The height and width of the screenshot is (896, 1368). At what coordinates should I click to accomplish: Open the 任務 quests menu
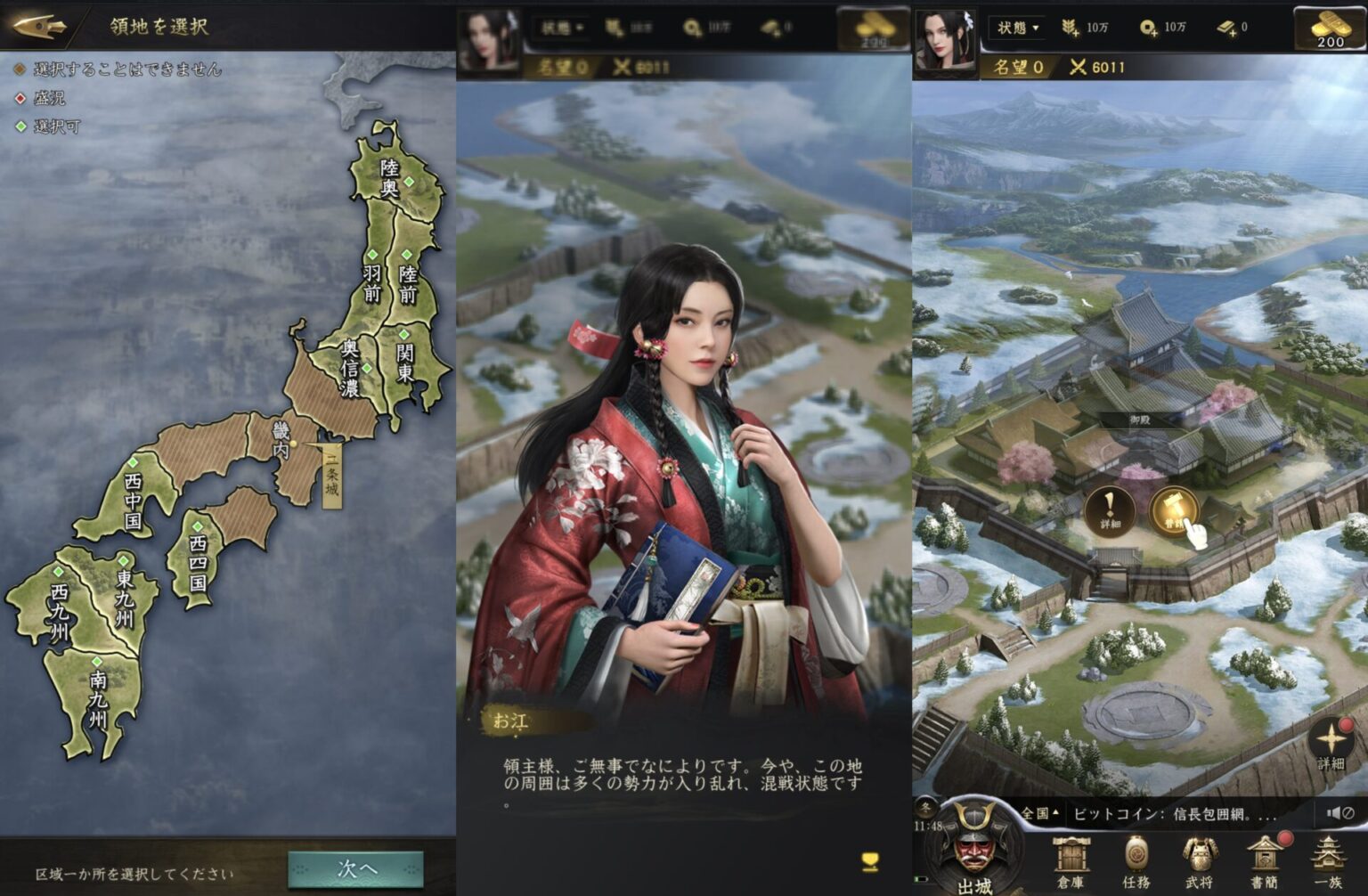coord(1136,862)
